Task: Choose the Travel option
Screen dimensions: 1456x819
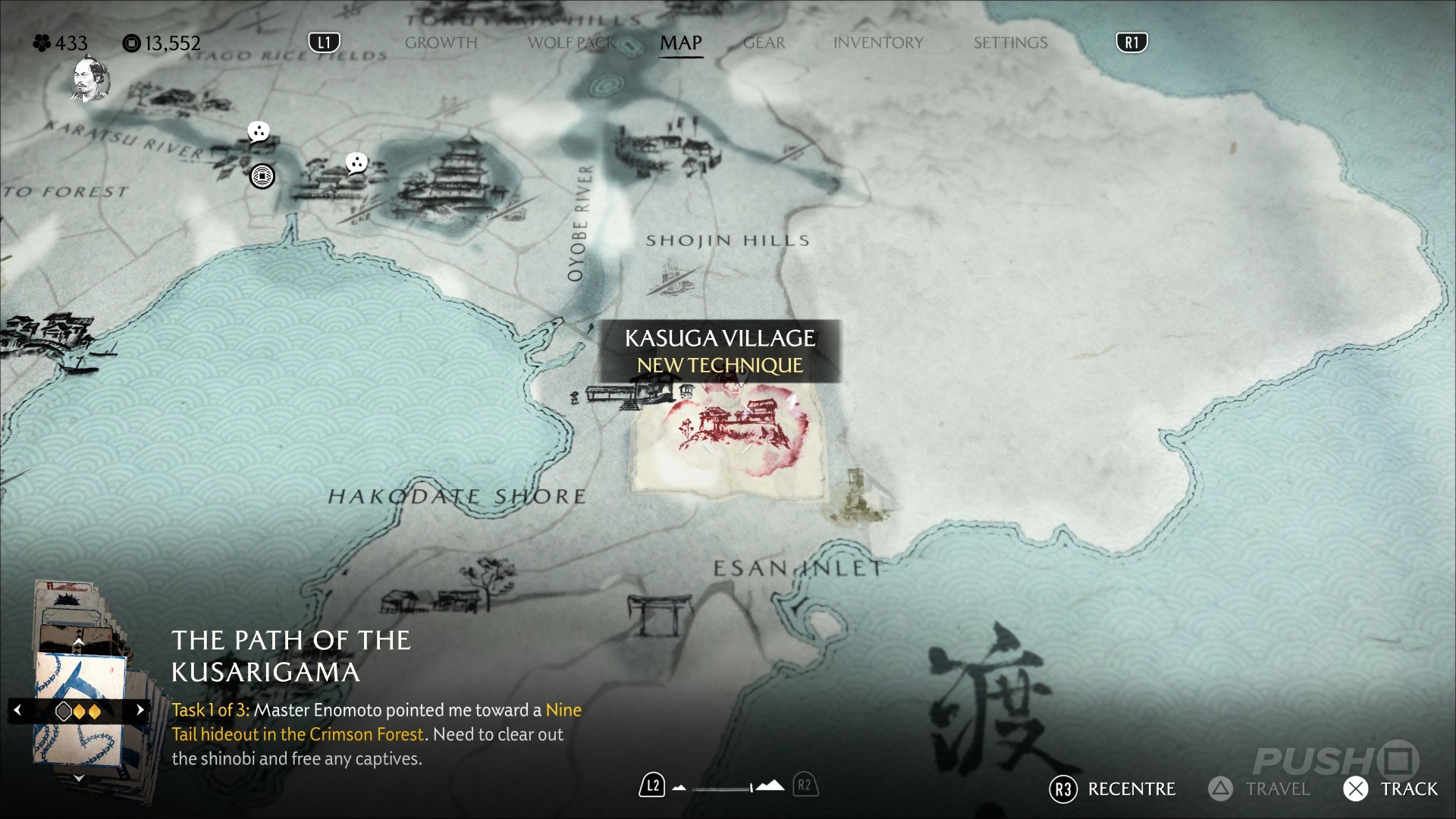Action: [1260, 789]
